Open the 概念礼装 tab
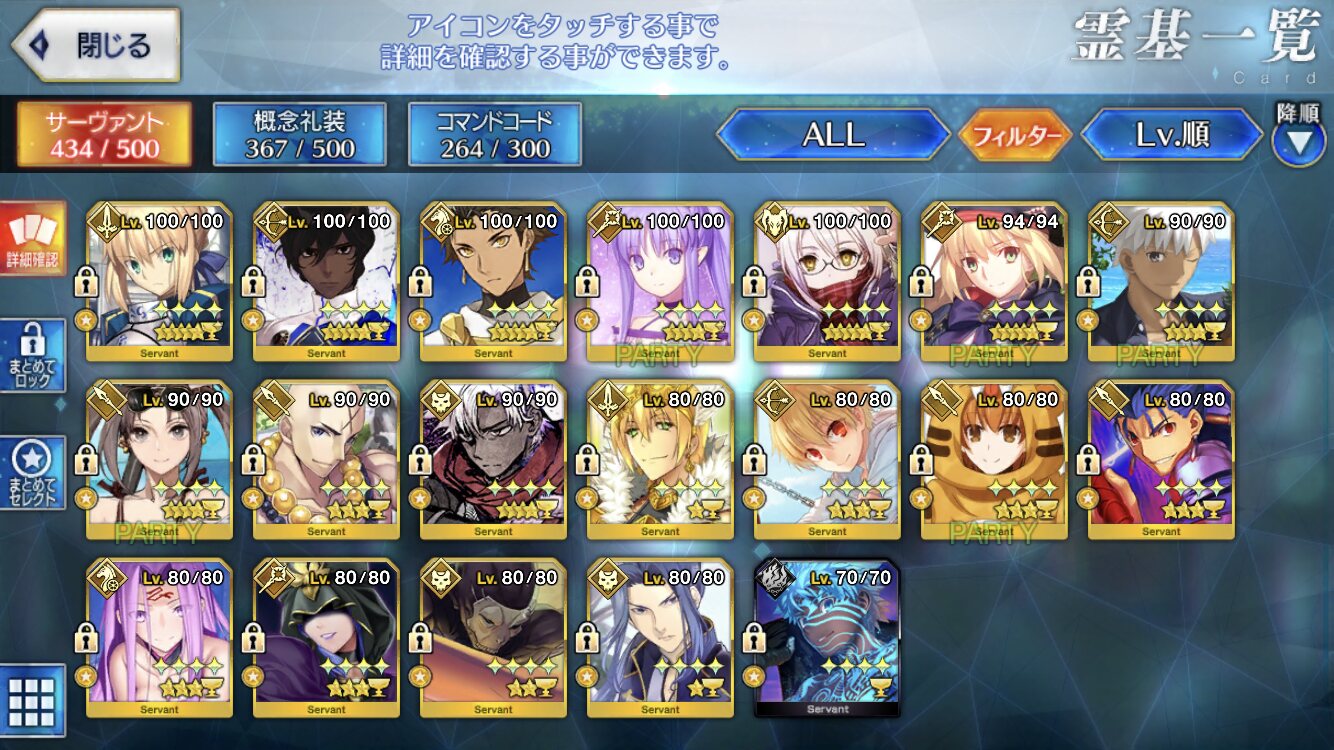The height and width of the screenshot is (750, 1334). 299,134
